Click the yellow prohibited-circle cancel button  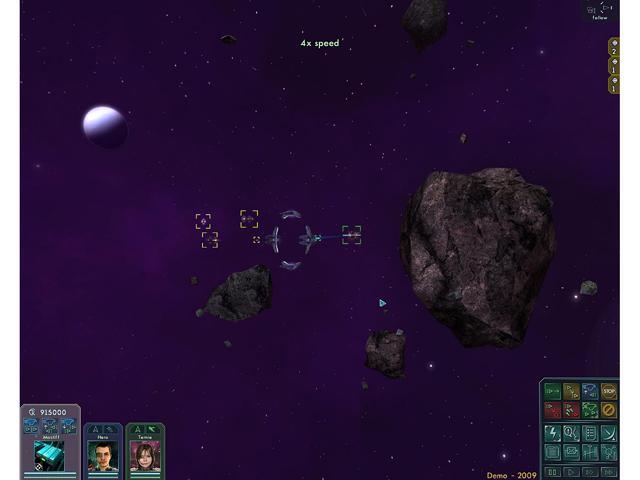609,410
